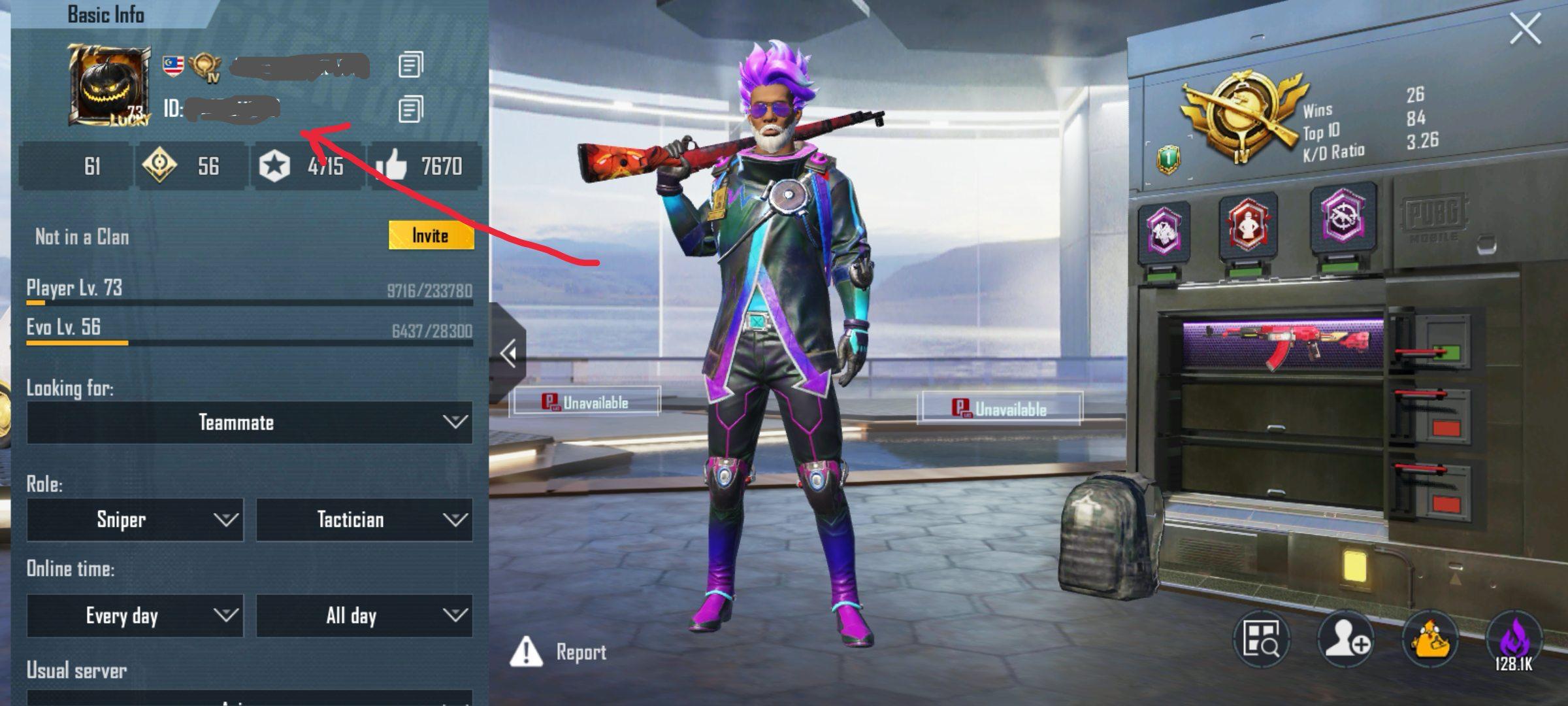The image size is (1568, 706).
Task: Click the add friend icon
Action: [1346, 639]
